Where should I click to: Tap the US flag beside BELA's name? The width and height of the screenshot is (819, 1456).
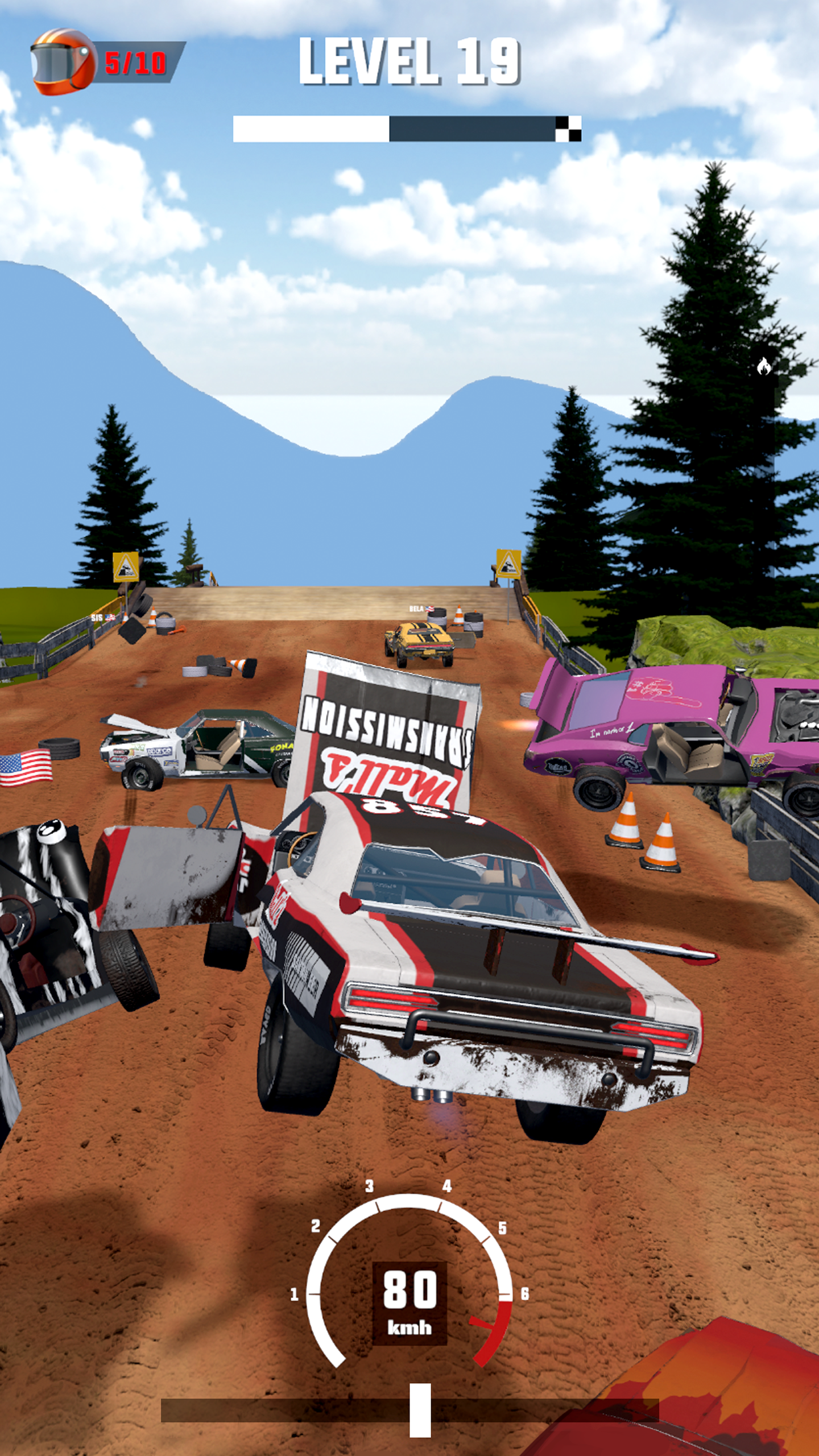(x=430, y=609)
